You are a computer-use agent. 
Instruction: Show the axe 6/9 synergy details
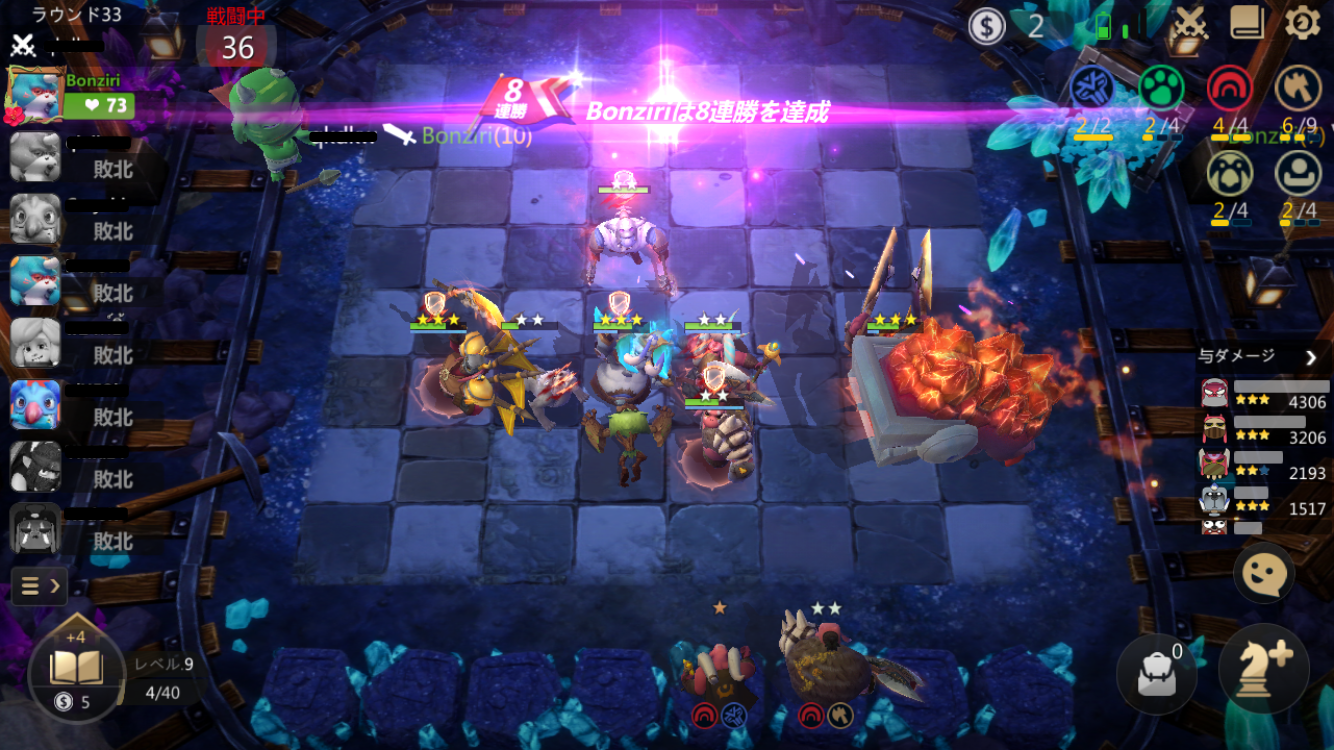point(1298,89)
